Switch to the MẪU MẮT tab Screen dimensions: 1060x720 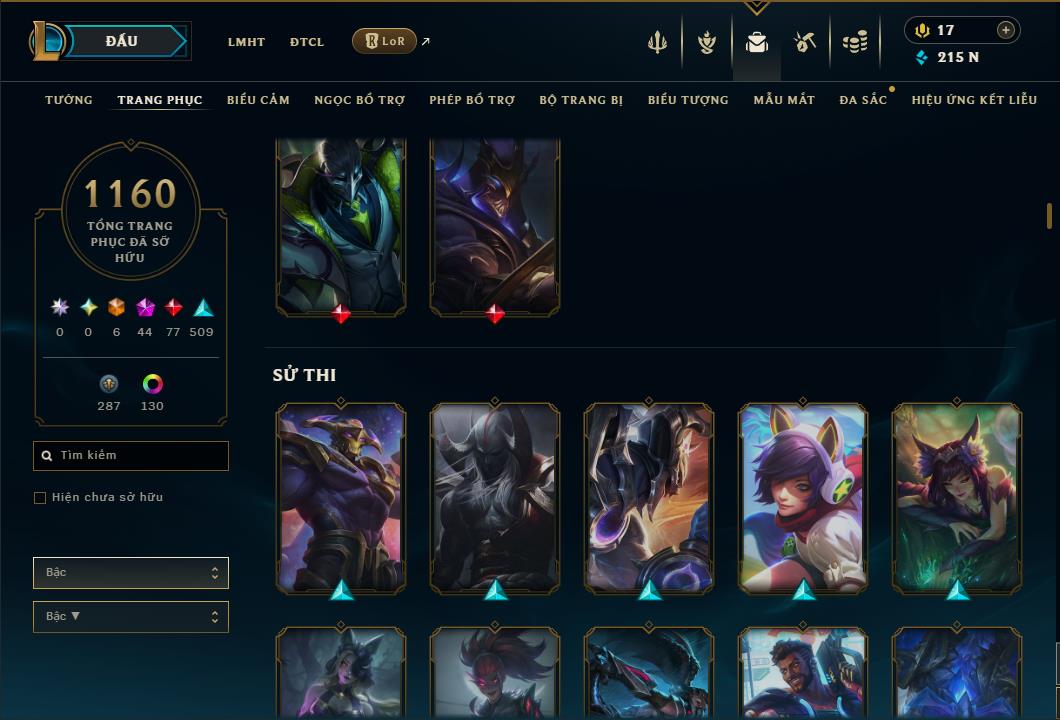click(x=784, y=100)
